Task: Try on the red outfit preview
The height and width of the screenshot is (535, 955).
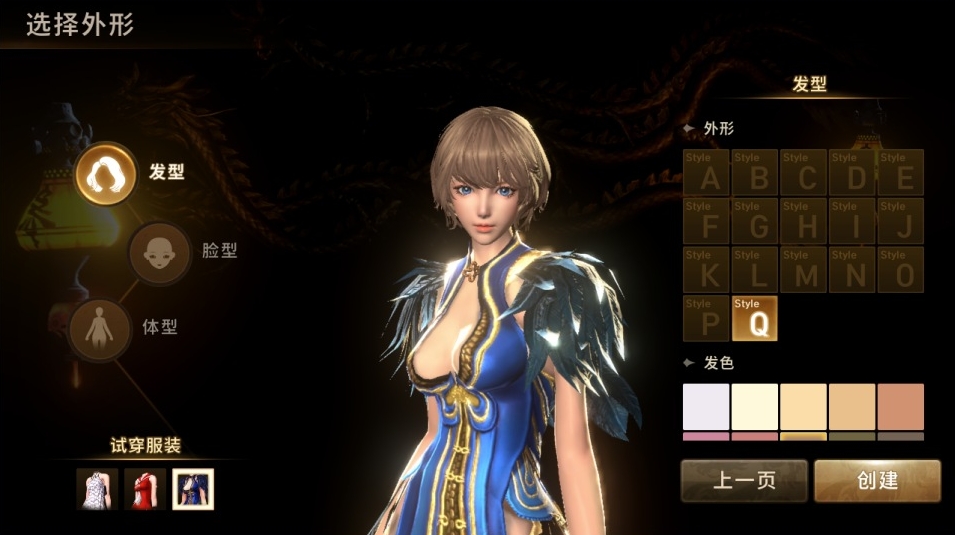Action: point(145,489)
